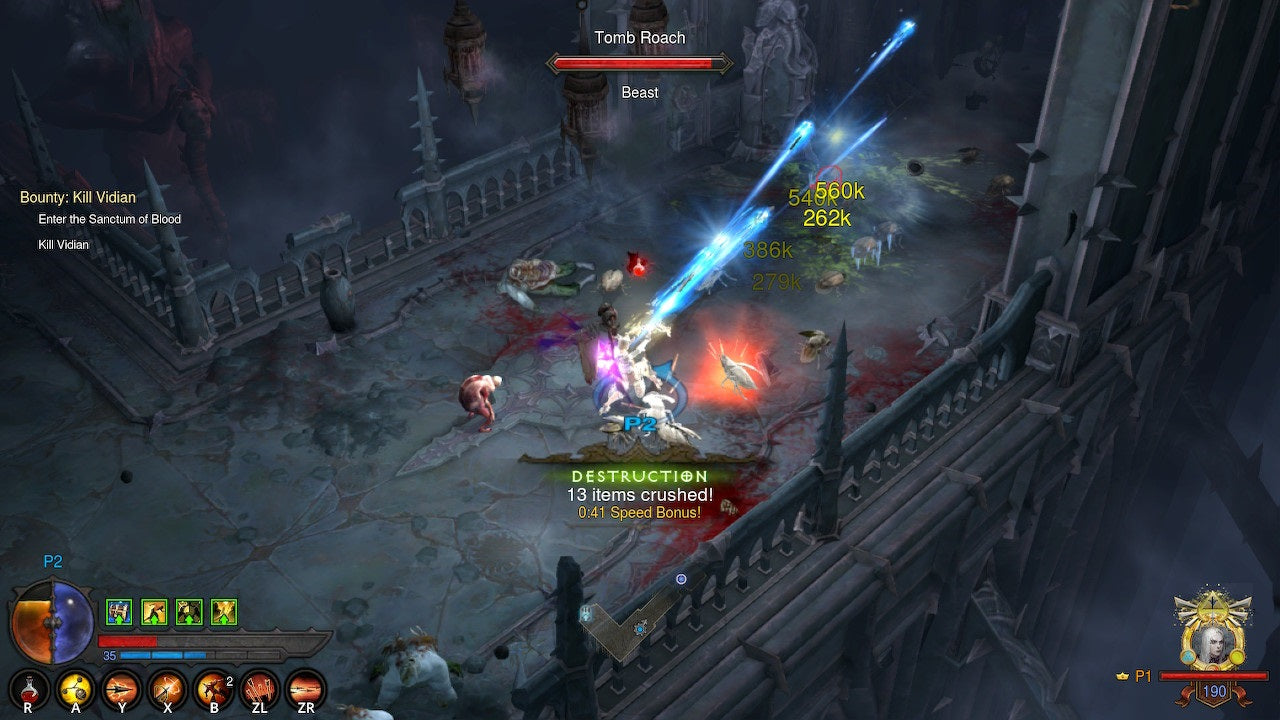Click the treasure chest buff icon
The height and width of the screenshot is (720, 1280).
117,611
